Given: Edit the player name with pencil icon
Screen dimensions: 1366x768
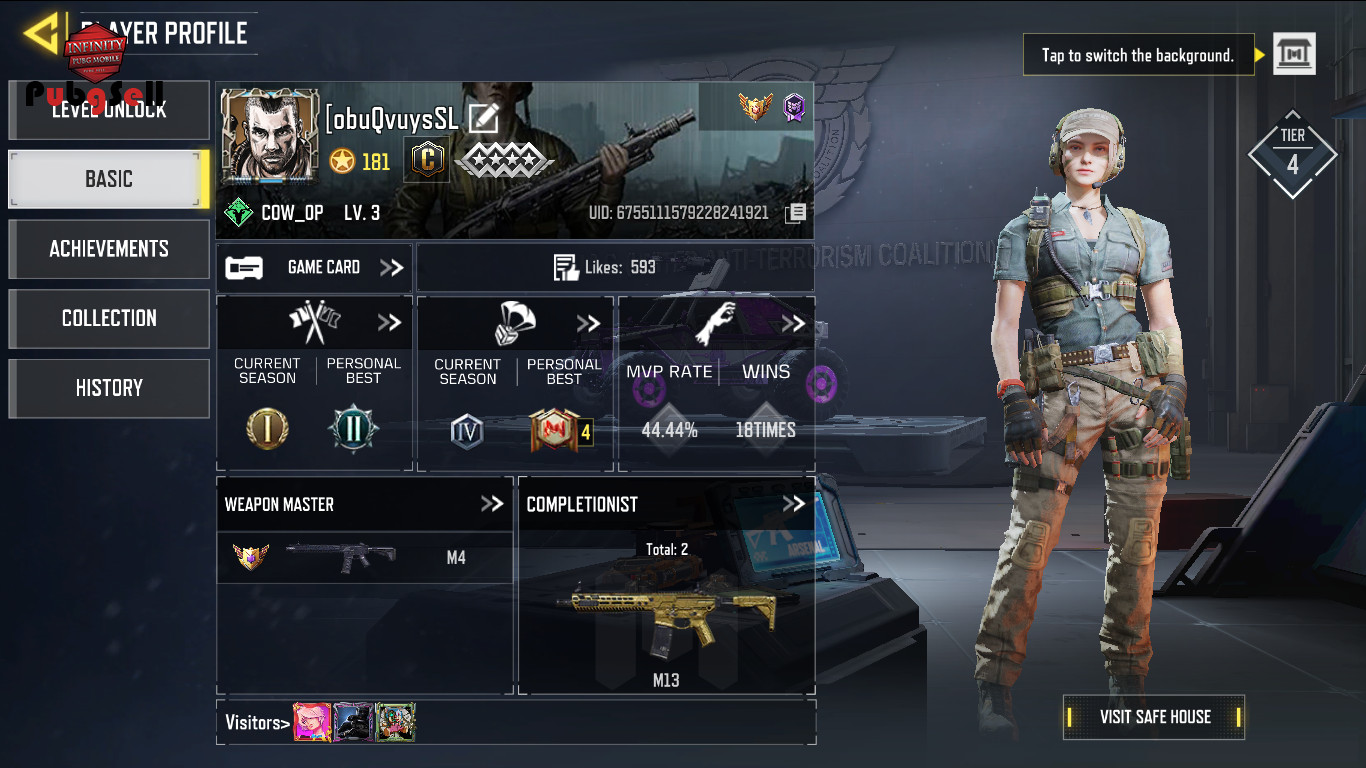Looking at the screenshot, I should [483, 119].
